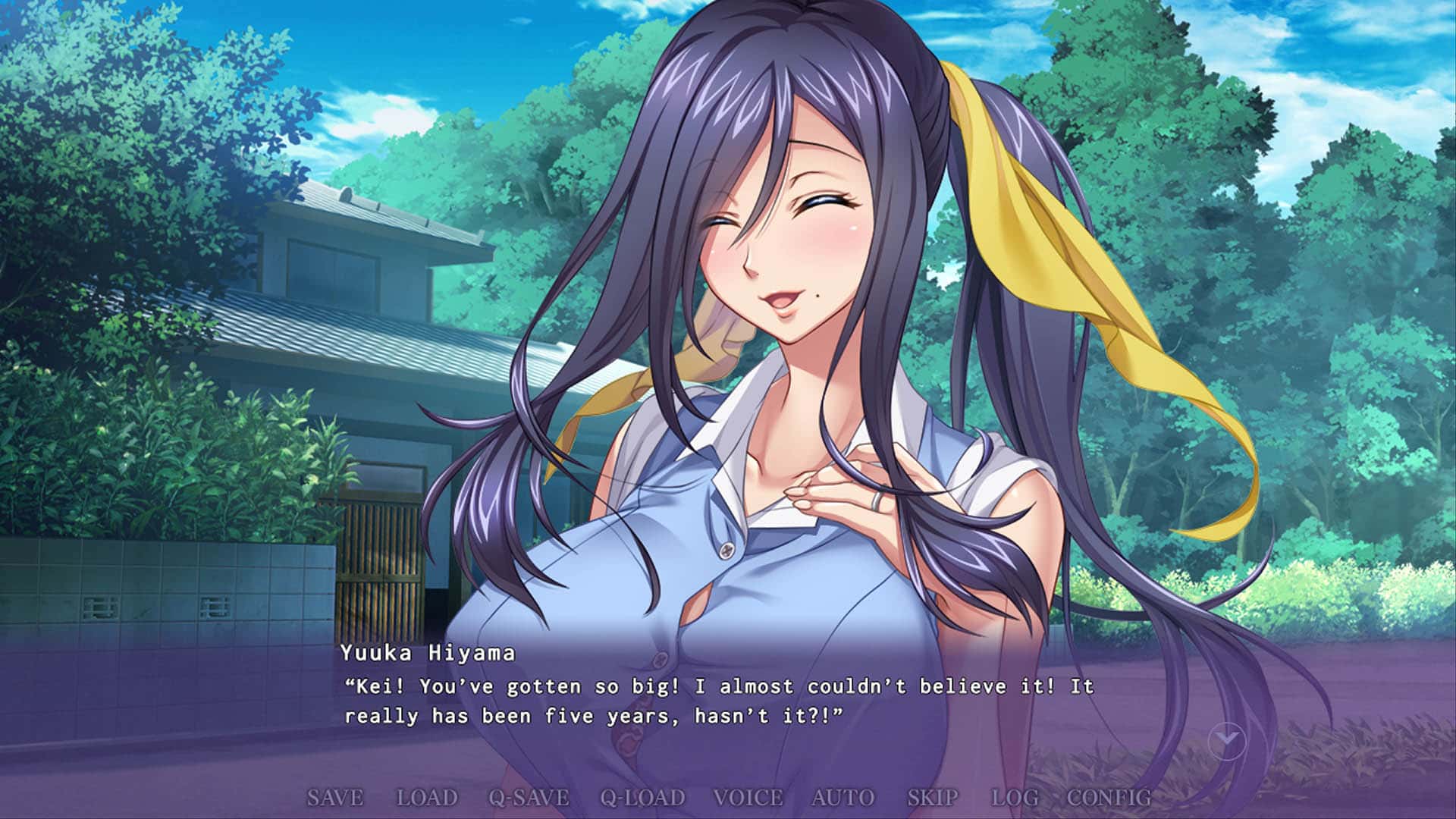
Task: Select SKIP to fast-forward read text
Action: coord(931,798)
